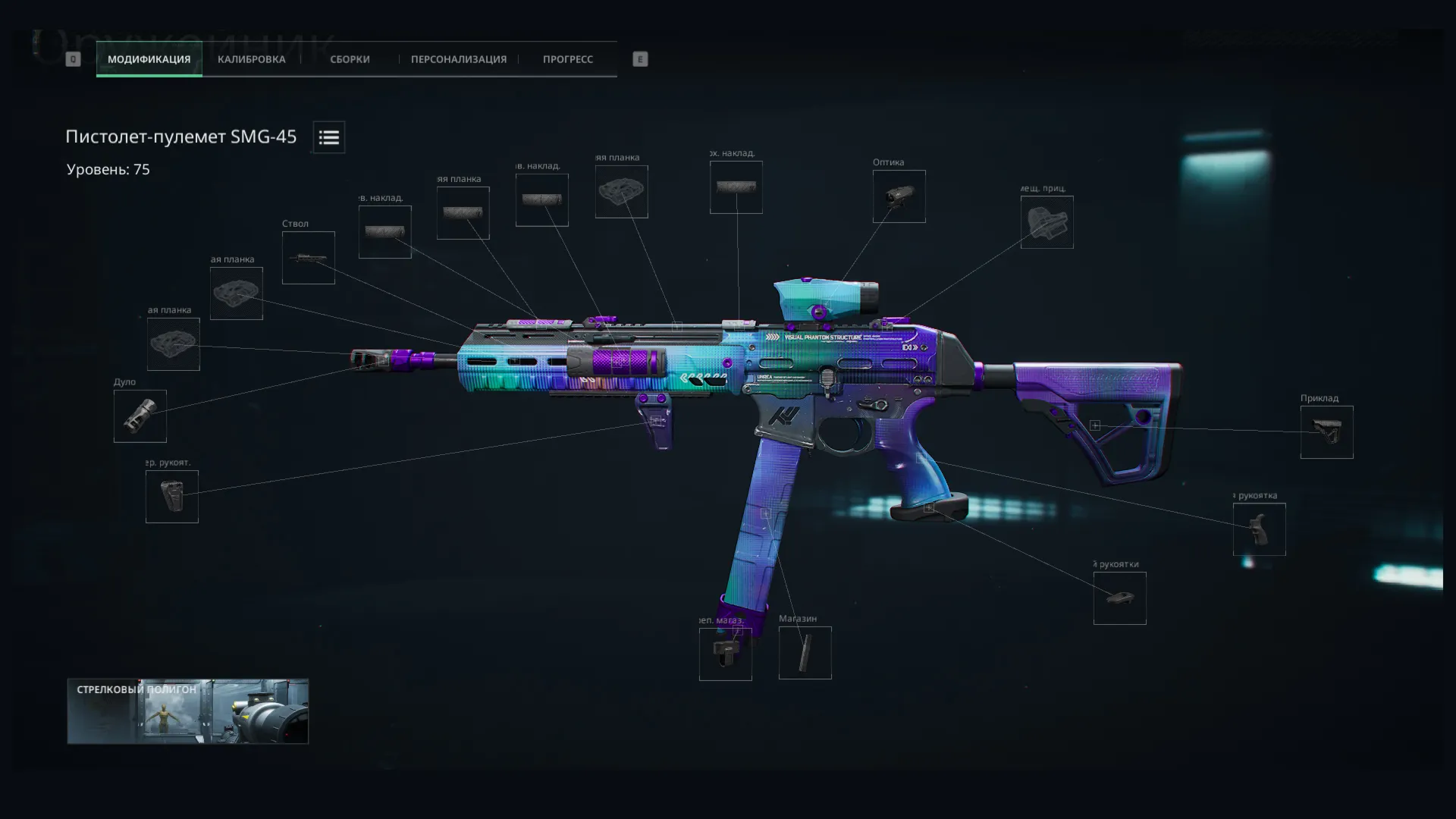The height and width of the screenshot is (819, 1456).
Task: Click the Модификация tab
Action: pyautogui.click(x=149, y=59)
